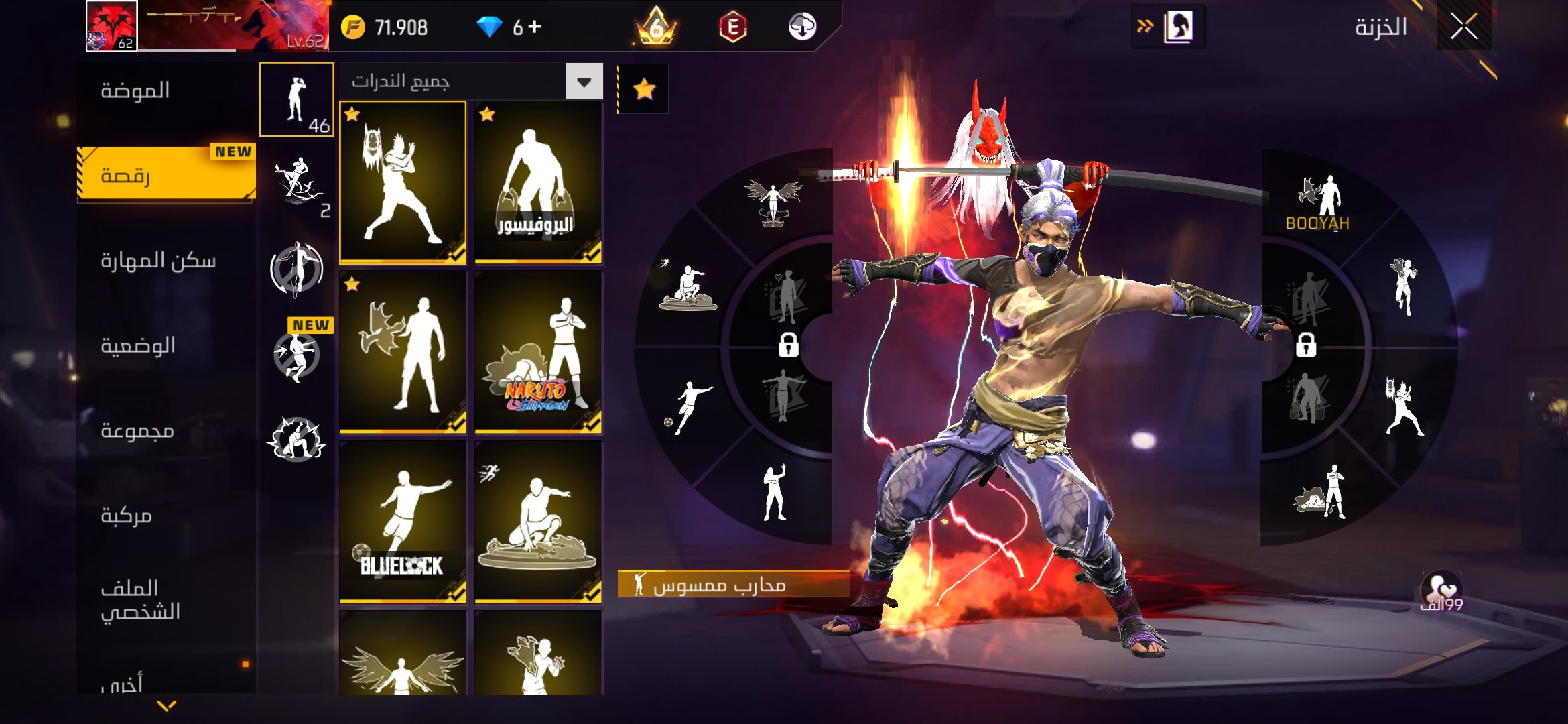Show all 46 emotes subcategory
This screenshot has width=1568, height=724.
[x=297, y=100]
